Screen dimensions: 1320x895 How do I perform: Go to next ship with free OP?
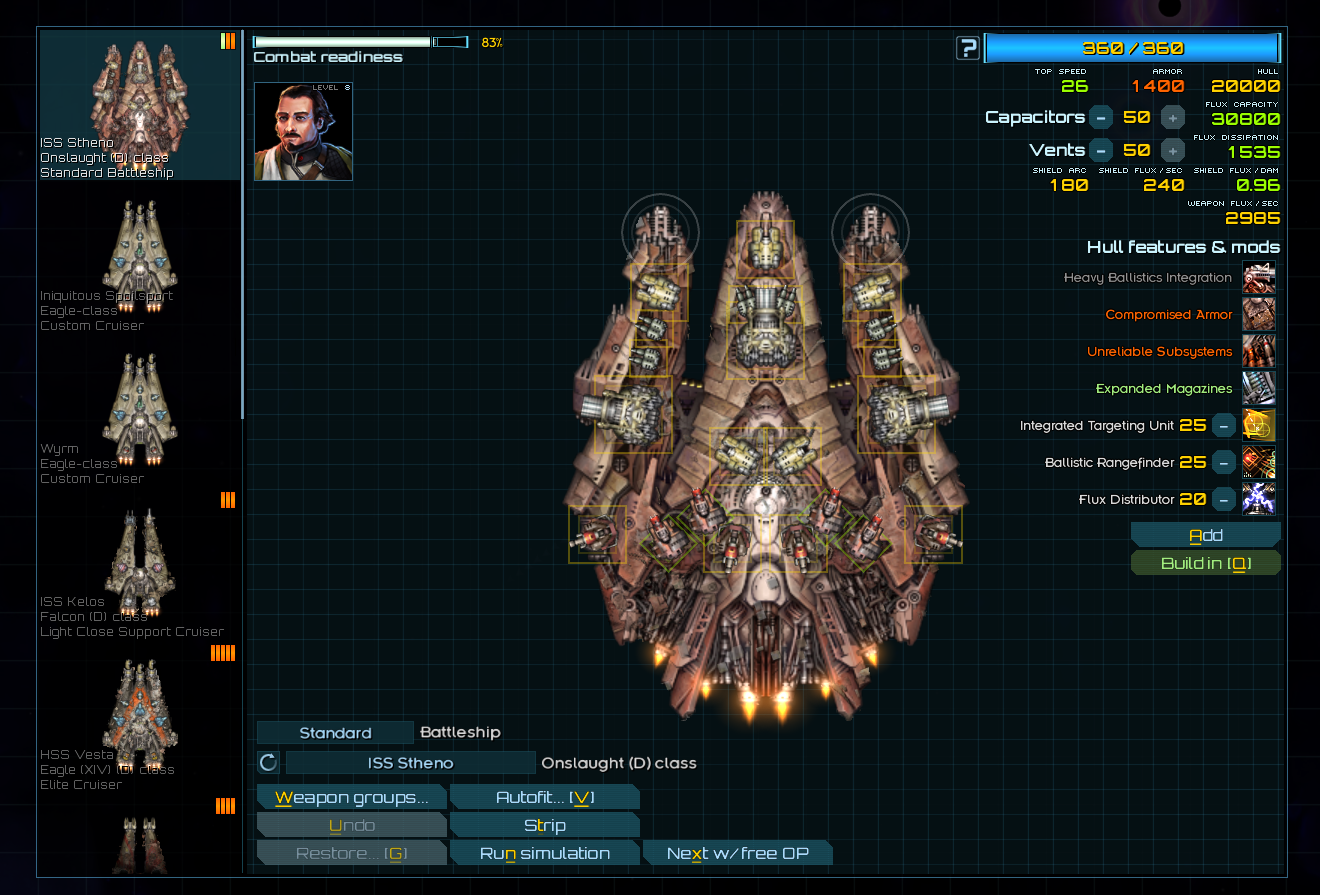coord(737,853)
